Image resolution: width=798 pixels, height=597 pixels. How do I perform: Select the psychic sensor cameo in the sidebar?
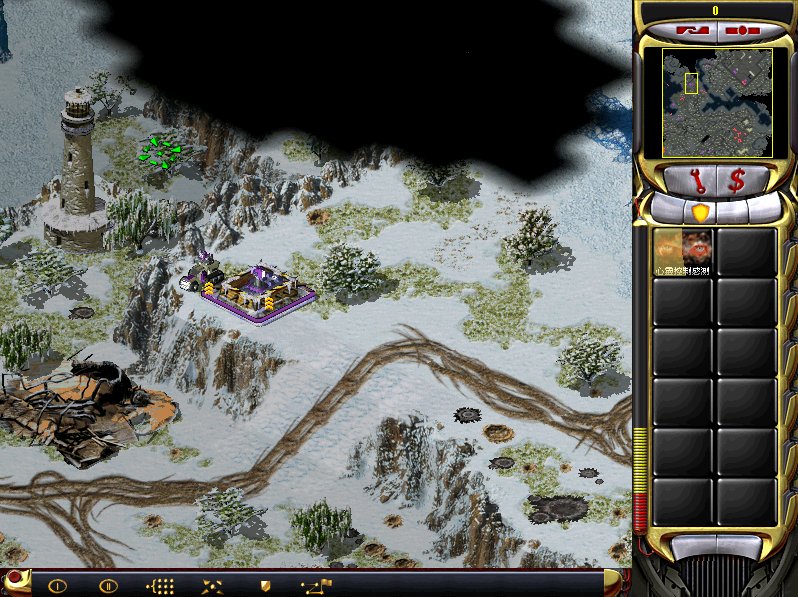tap(684, 252)
